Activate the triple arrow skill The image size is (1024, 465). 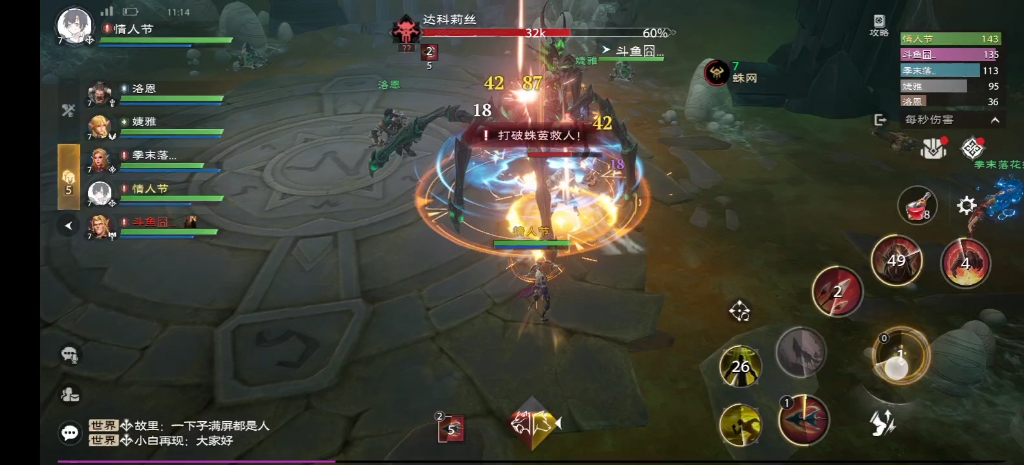point(837,291)
